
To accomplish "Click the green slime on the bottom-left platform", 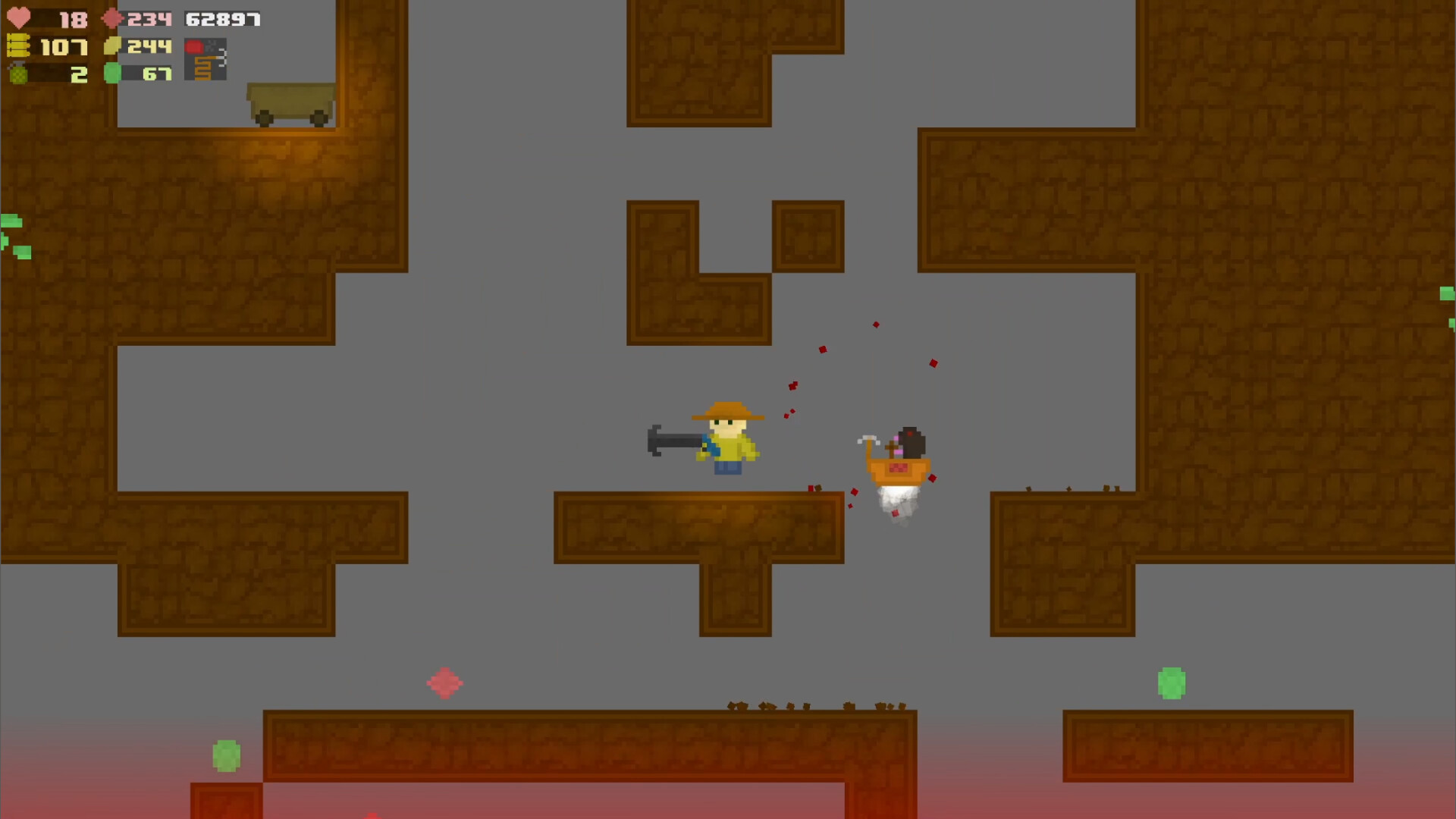I will tap(225, 756).
